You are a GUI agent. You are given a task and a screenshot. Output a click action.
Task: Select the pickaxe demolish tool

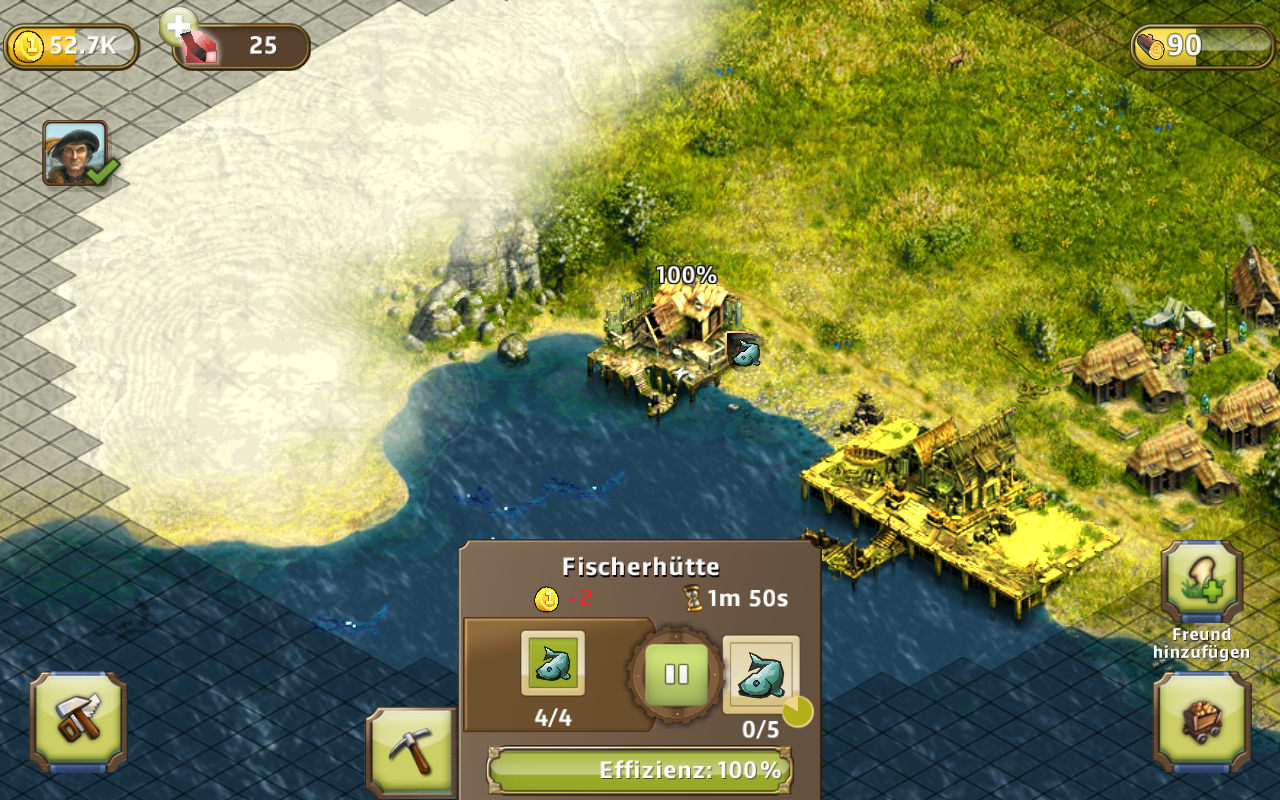(411, 752)
